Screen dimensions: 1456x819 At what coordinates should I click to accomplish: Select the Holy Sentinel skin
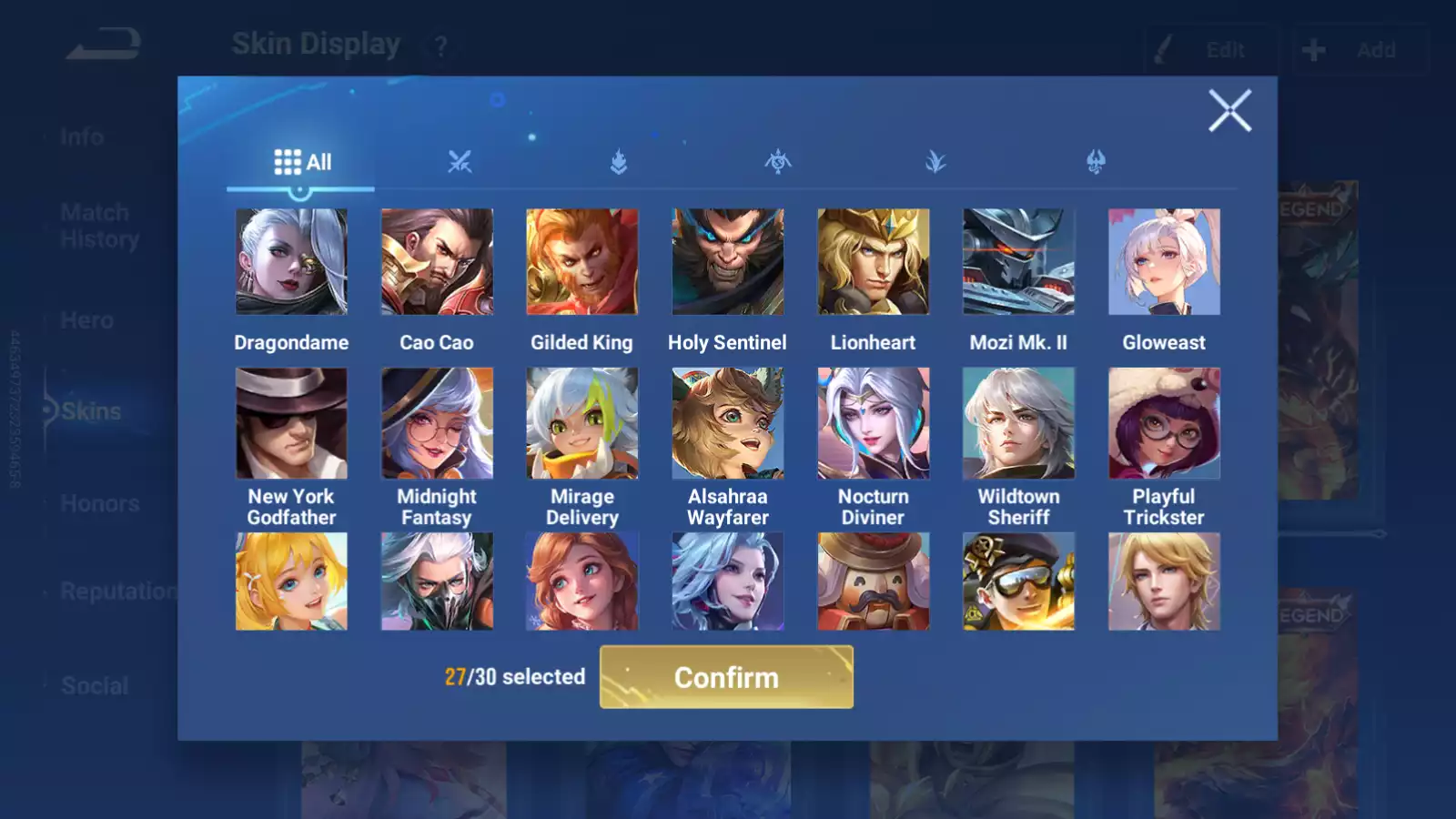728,262
